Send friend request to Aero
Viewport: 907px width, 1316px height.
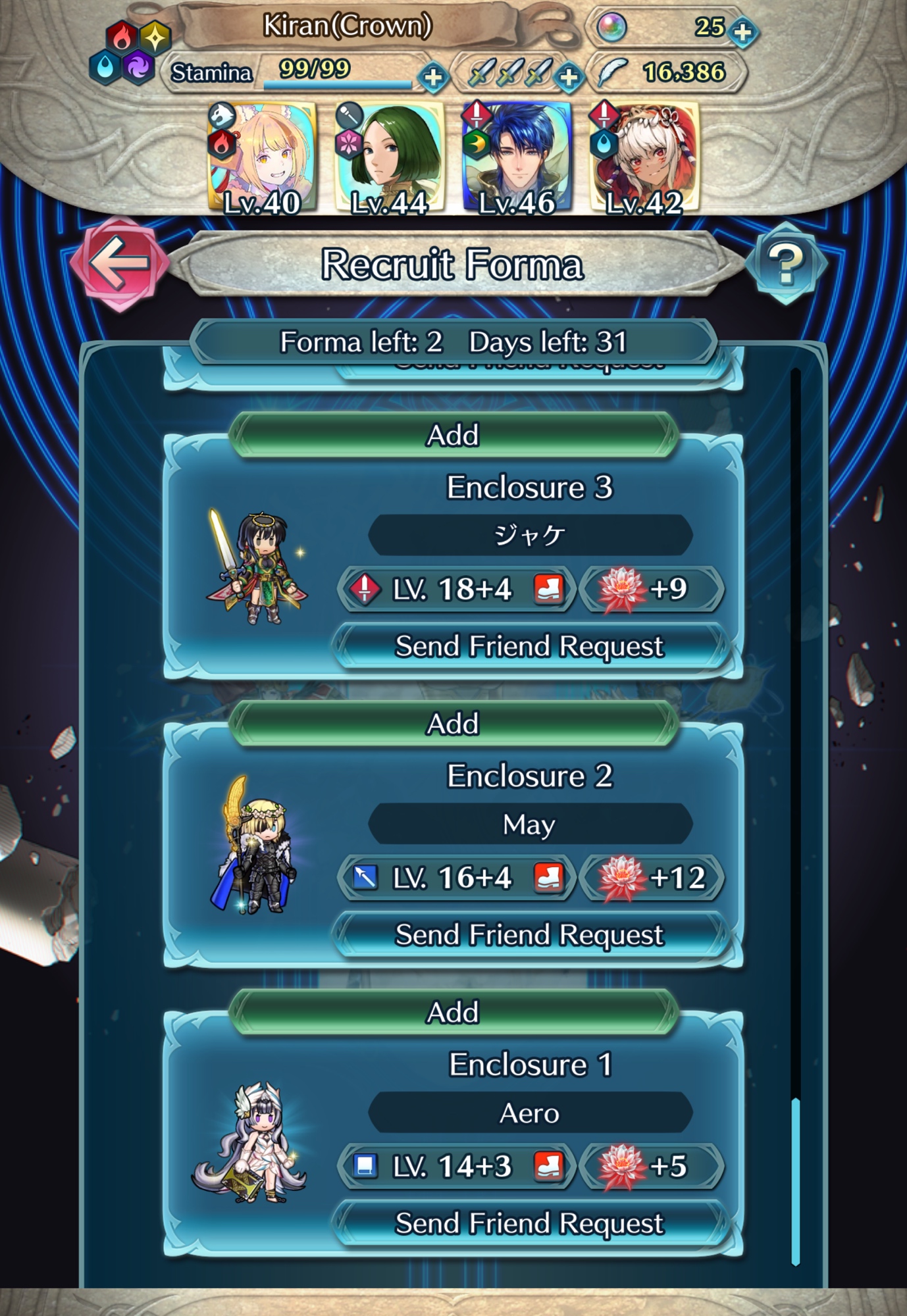[x=529, y=1223]
